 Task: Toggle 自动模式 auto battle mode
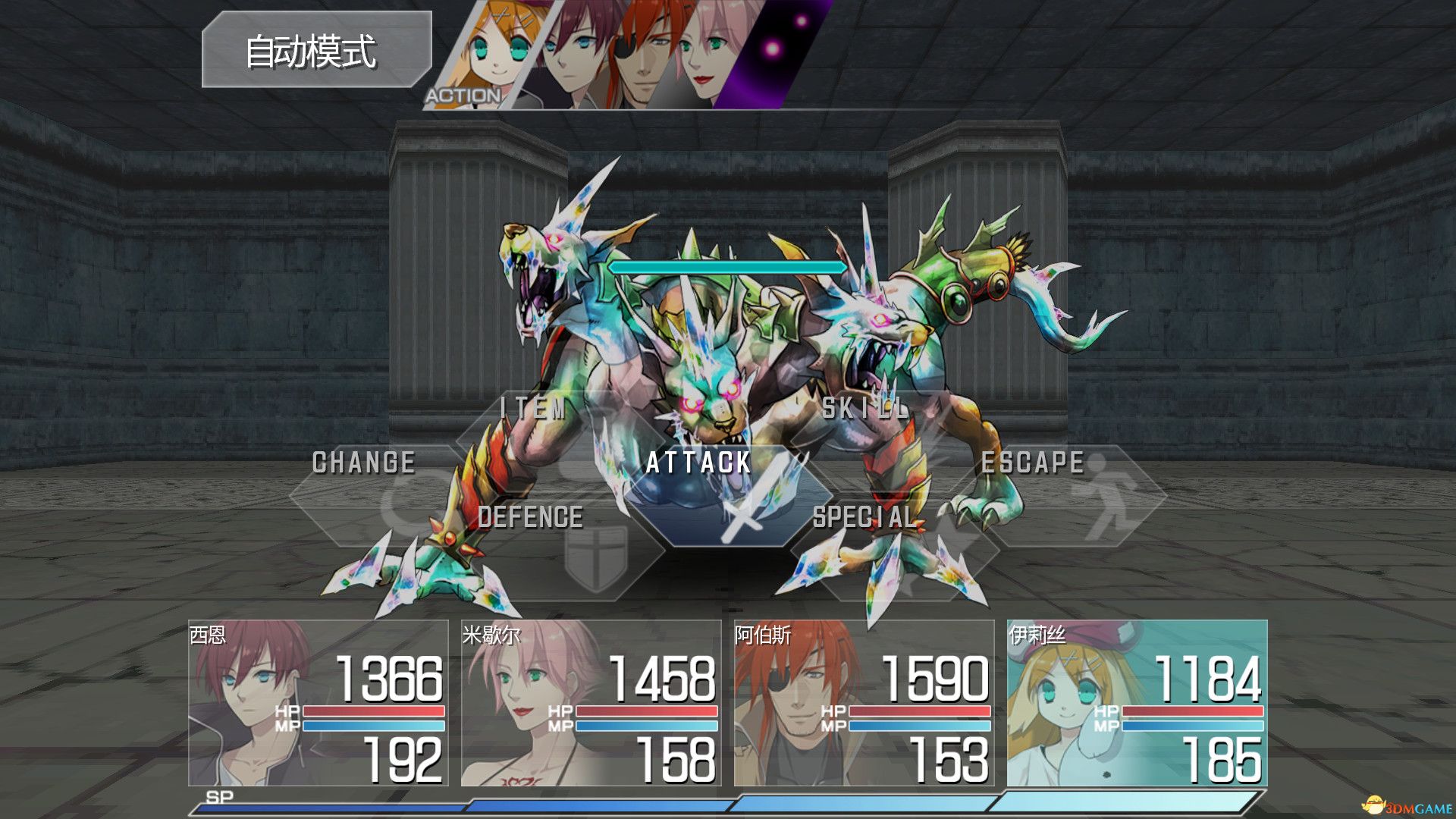[x=318, y=49]
